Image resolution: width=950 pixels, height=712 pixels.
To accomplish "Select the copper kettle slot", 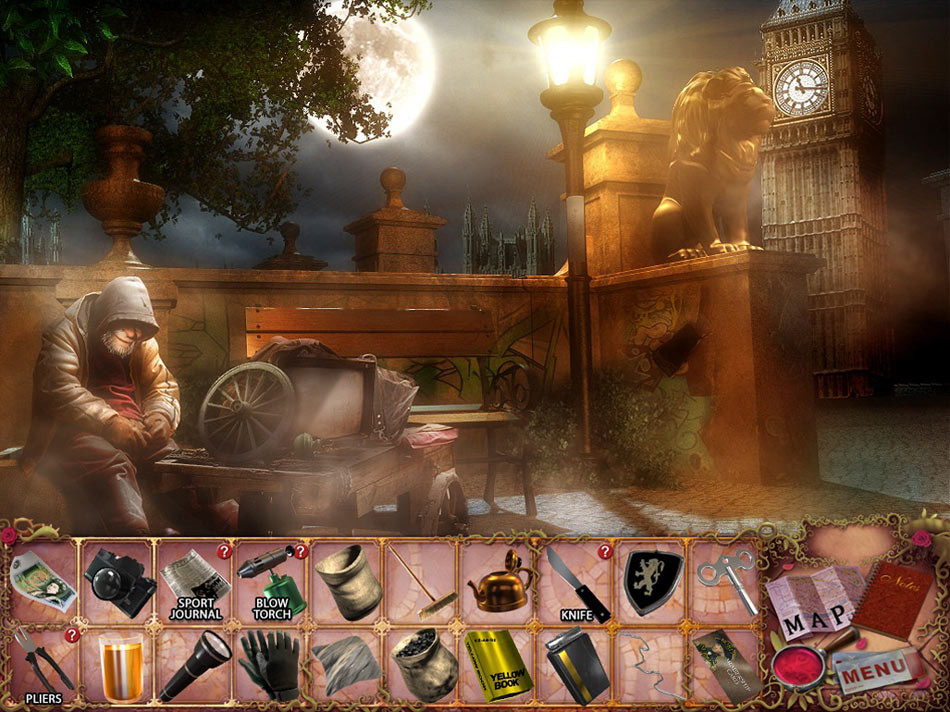I will point(498,580).
